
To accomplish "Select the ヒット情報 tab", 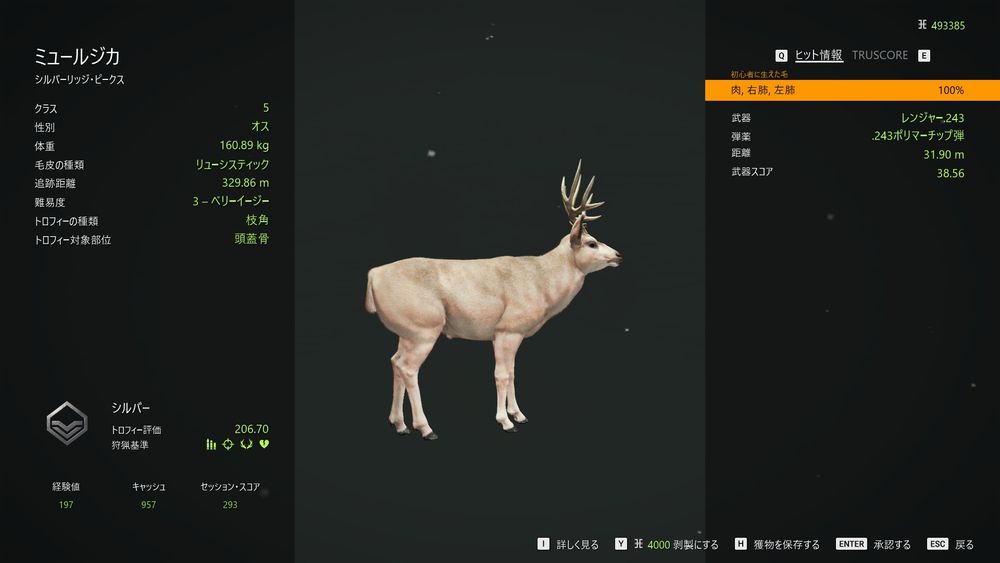I will 818,56.
